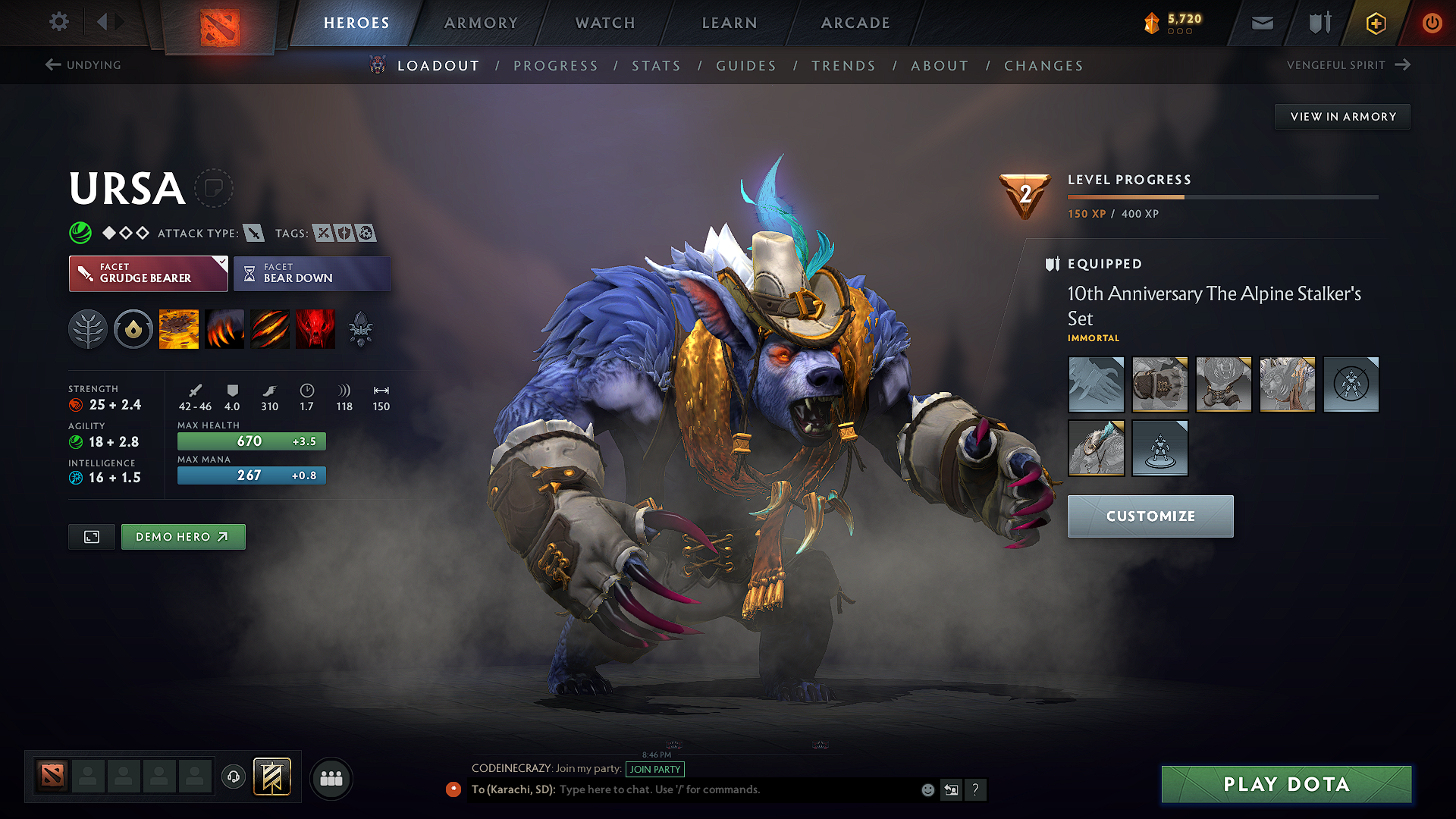Image resolution: width=1456 pixels, height=819 pixels.
Task: Go back to Undying hero page
Action: click(85, 64)
